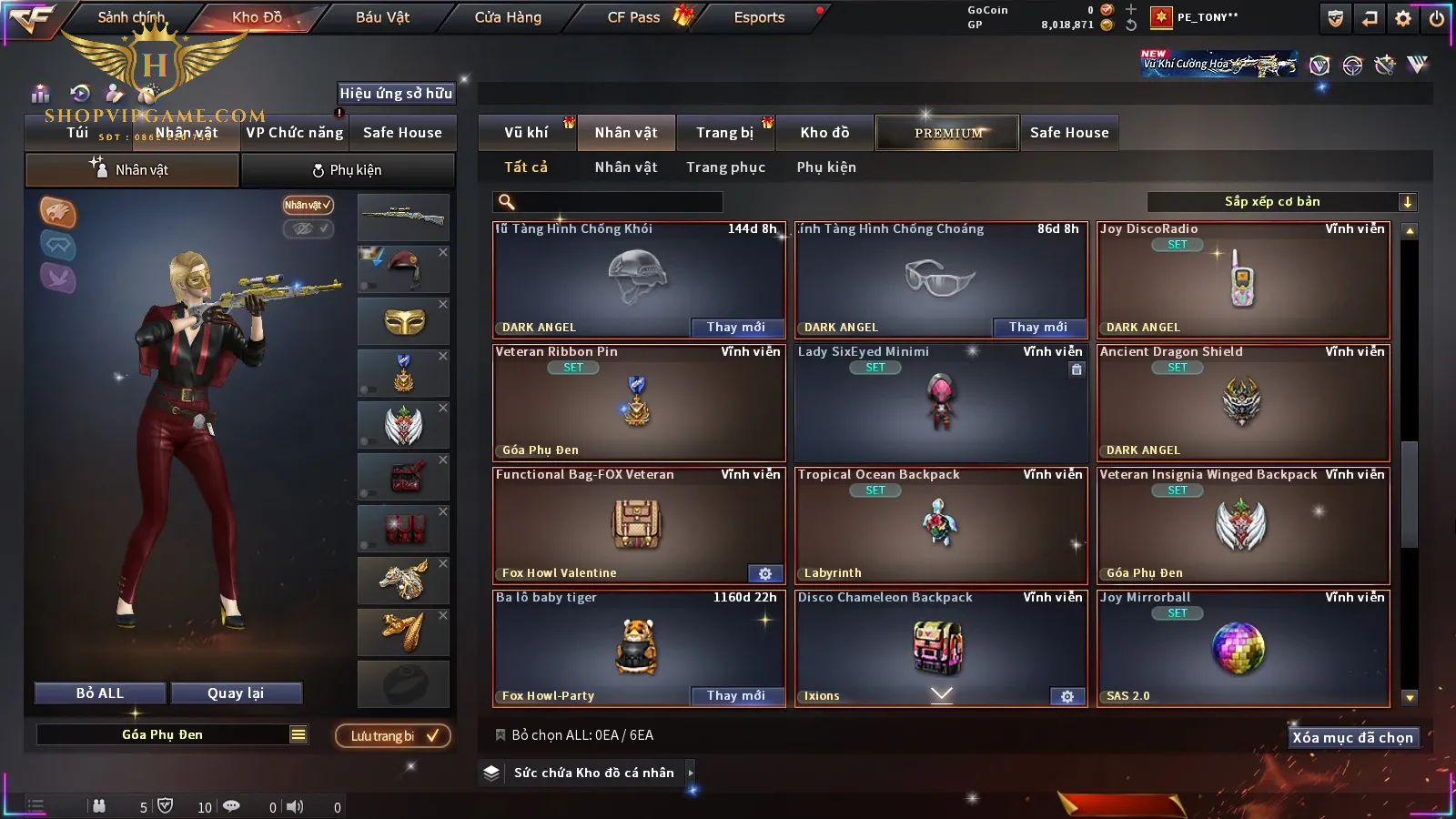
Task: Select the Vũ khí inventory tab
Action: (x=526, y=133)
